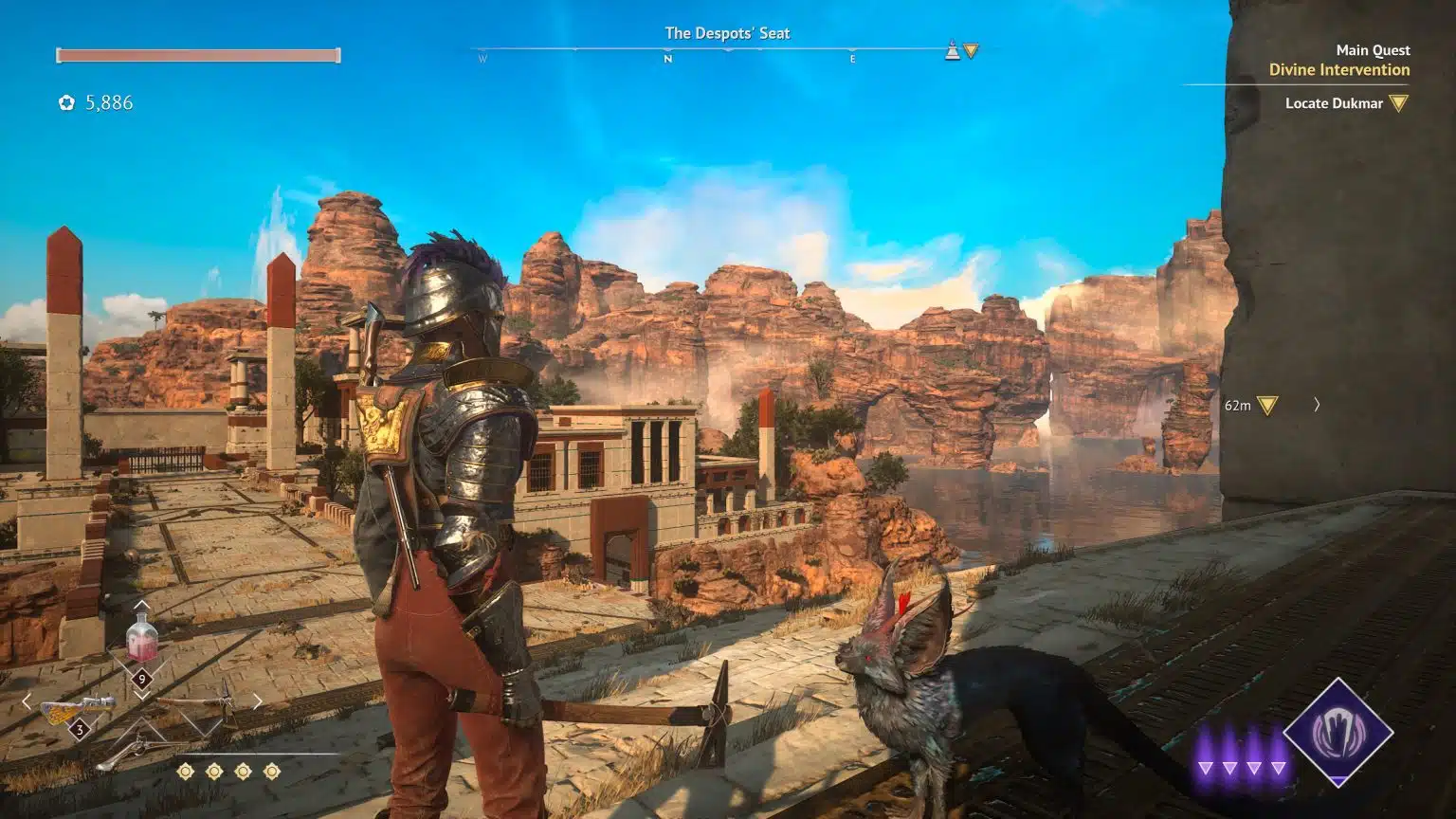1456x819 pixels.
Task: Click the 62m objective waypoint marker
Action: coord(1266,406)
